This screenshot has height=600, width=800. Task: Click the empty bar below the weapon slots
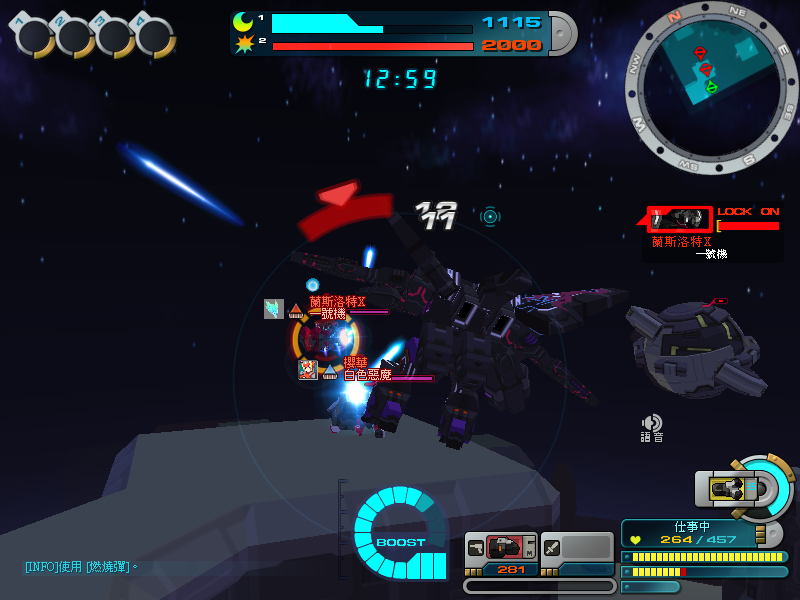tap(539, 586)
